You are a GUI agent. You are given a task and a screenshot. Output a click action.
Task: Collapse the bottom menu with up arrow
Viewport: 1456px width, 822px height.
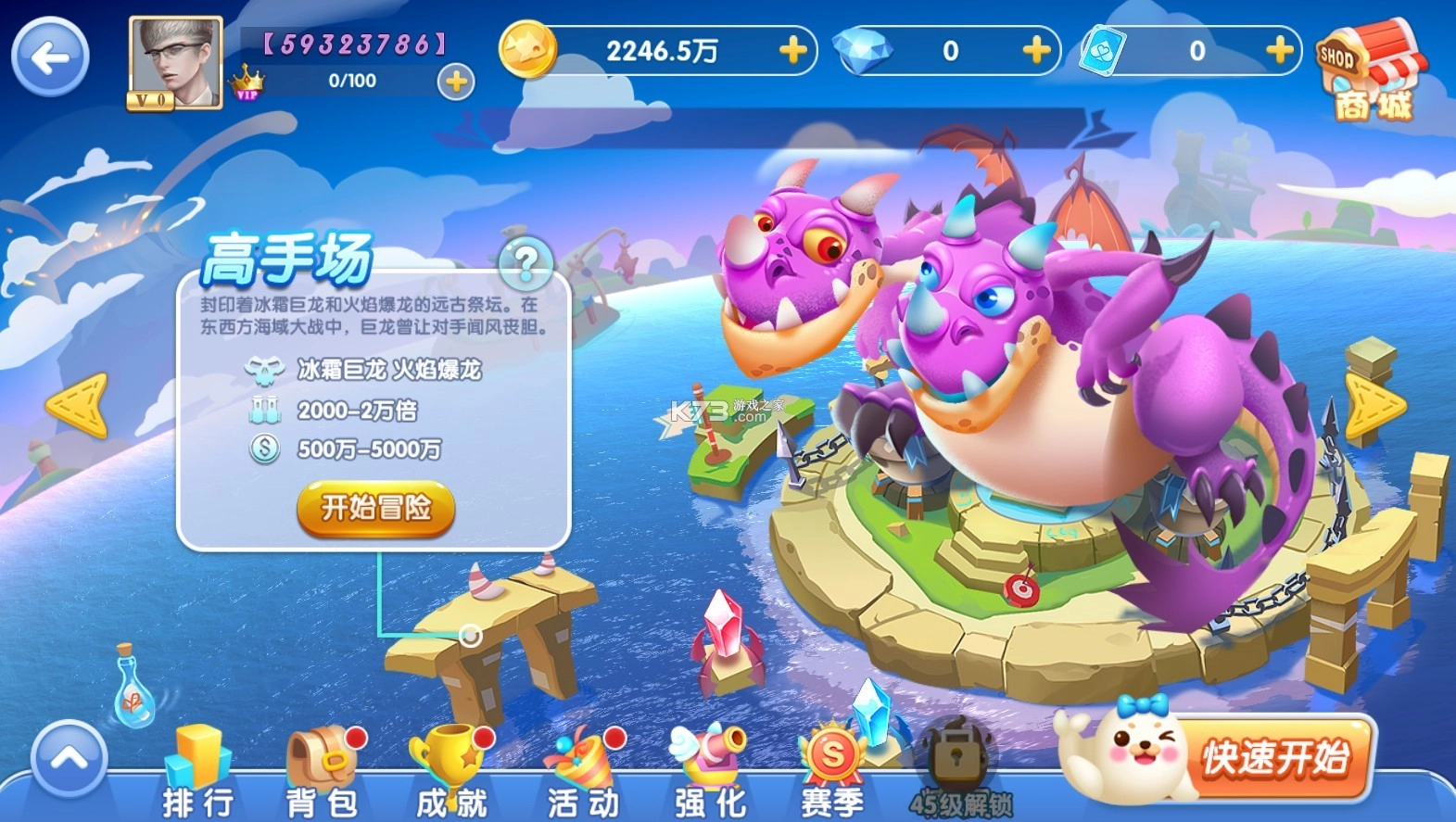(x=69, y=760)
